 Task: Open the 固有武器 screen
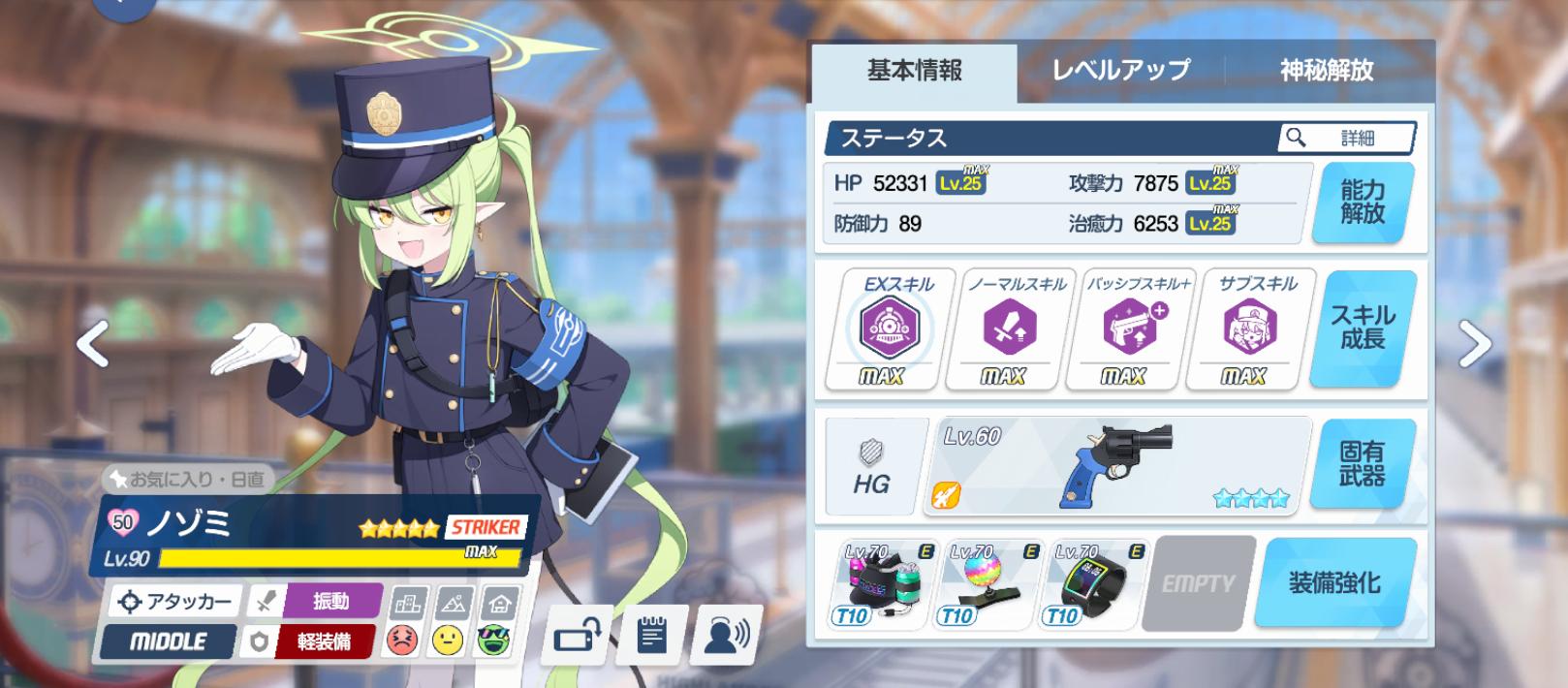click(1362, 464)
